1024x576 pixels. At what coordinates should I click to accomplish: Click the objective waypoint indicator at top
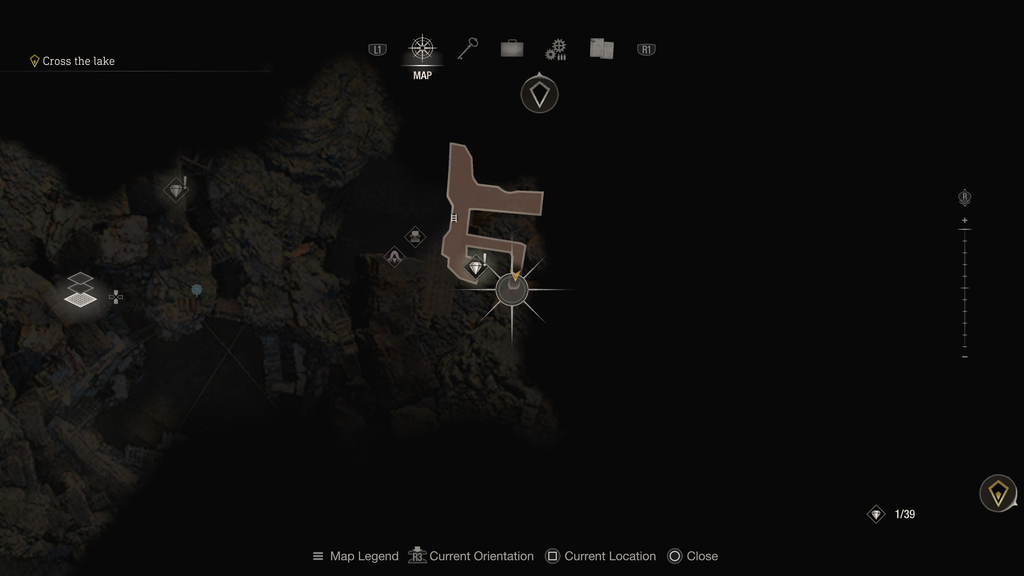coord(539,95)
